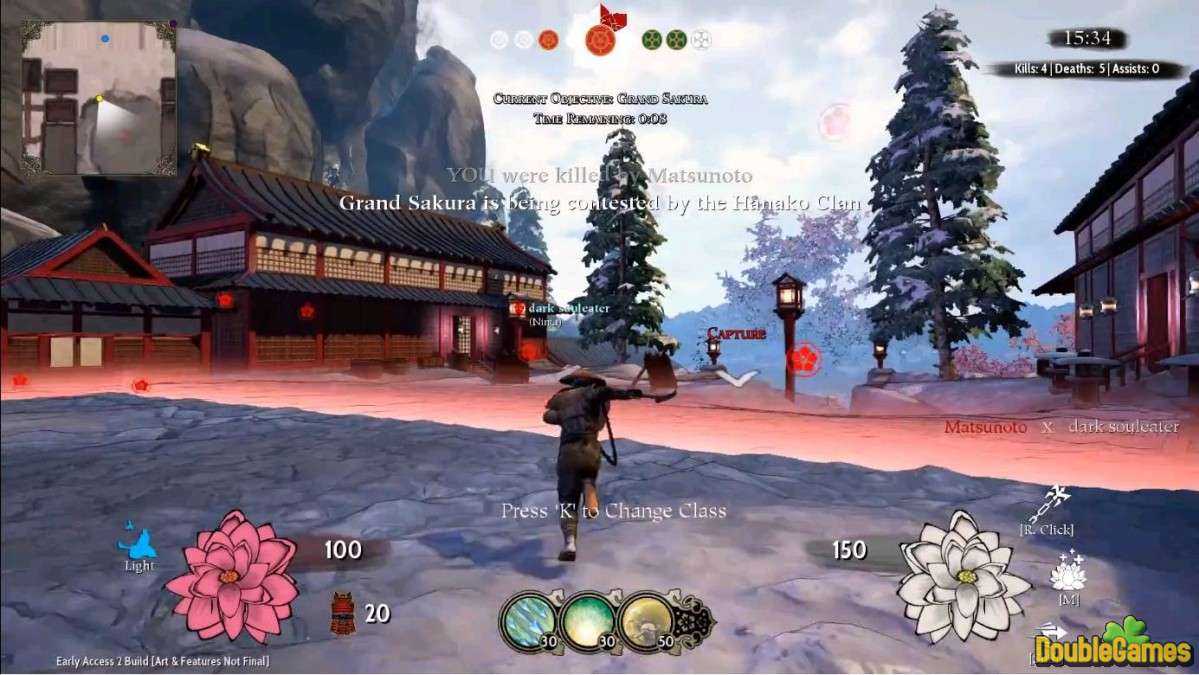Open the minimap in the corner
Screen dimensions: 1199x675
pos(99,97)
